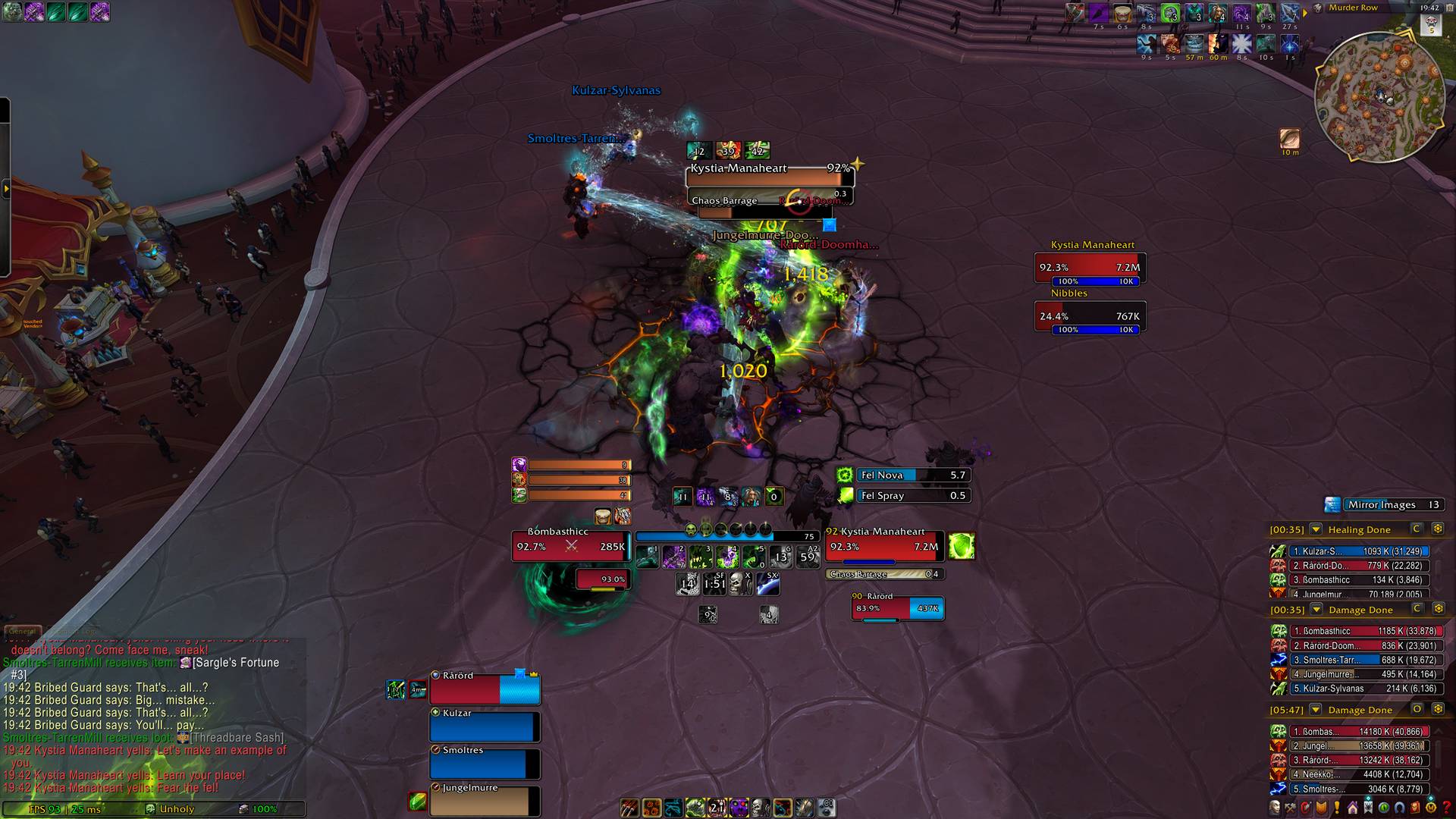Click the Nibbles boss frame
This screenshot has height=819, width=1456.
[1090, 316]
